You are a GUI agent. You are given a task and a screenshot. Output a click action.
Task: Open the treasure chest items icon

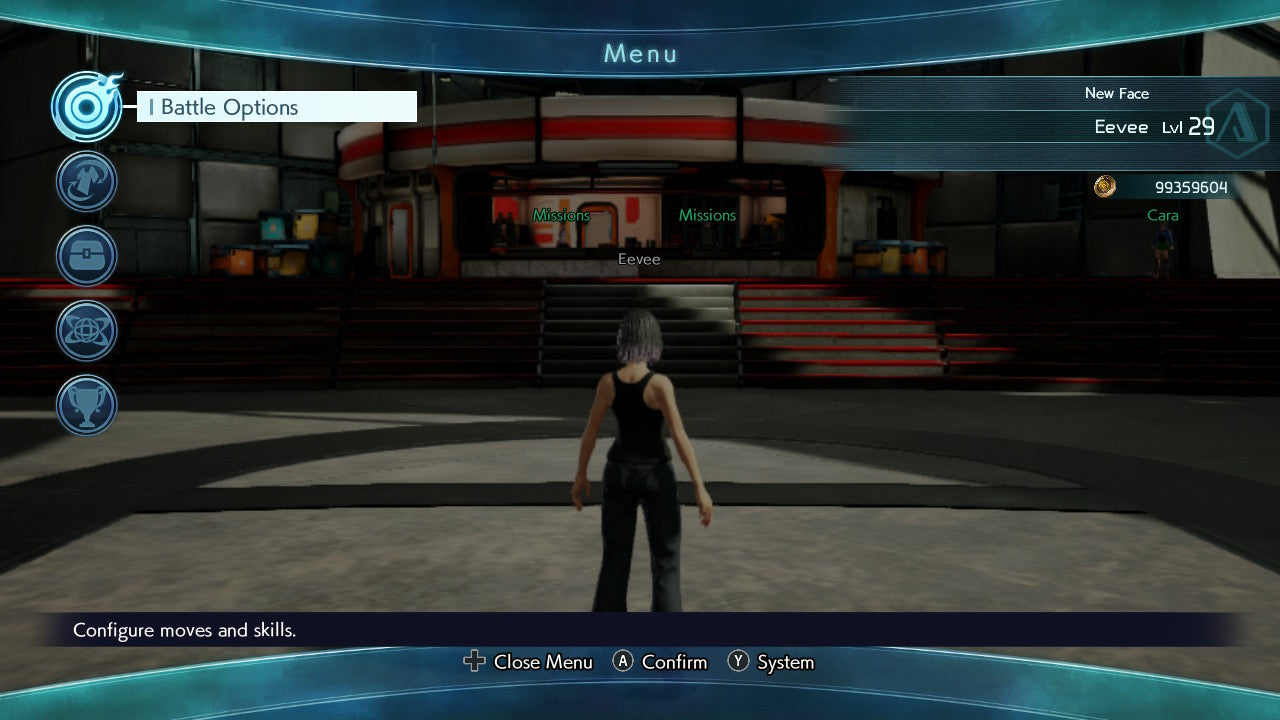click(x=87, y=256)
